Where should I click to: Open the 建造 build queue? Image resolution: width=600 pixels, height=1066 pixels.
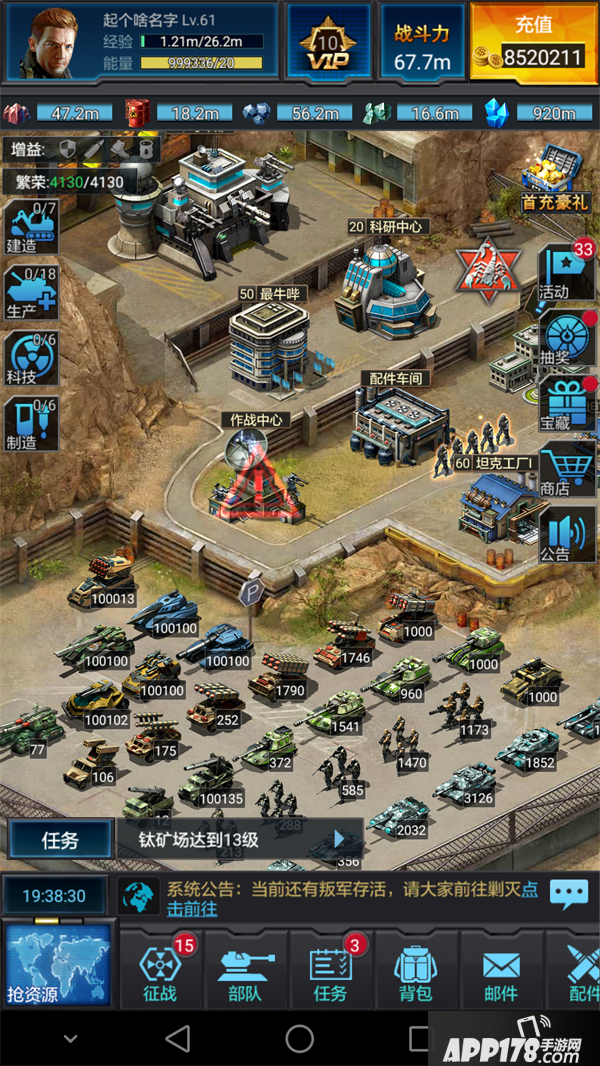coord(30,228)
